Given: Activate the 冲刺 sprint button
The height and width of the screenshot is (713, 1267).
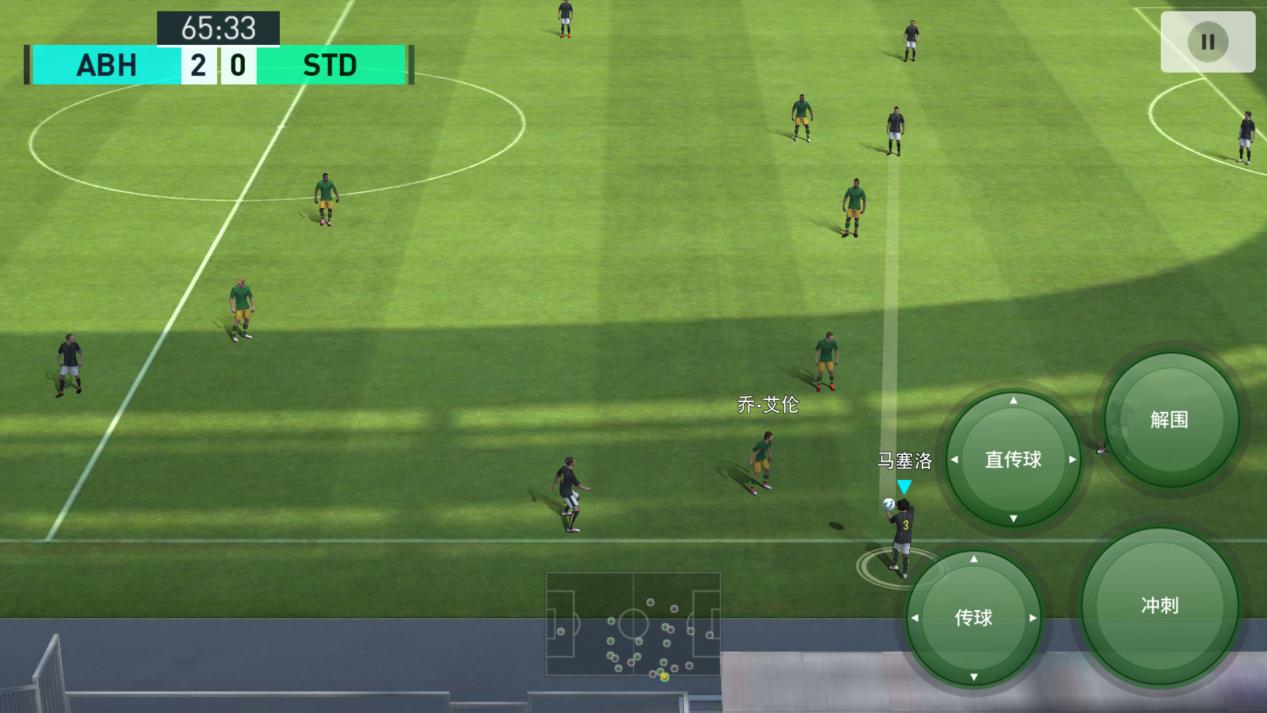Looking at the screenshot, I should [1159, 605].
